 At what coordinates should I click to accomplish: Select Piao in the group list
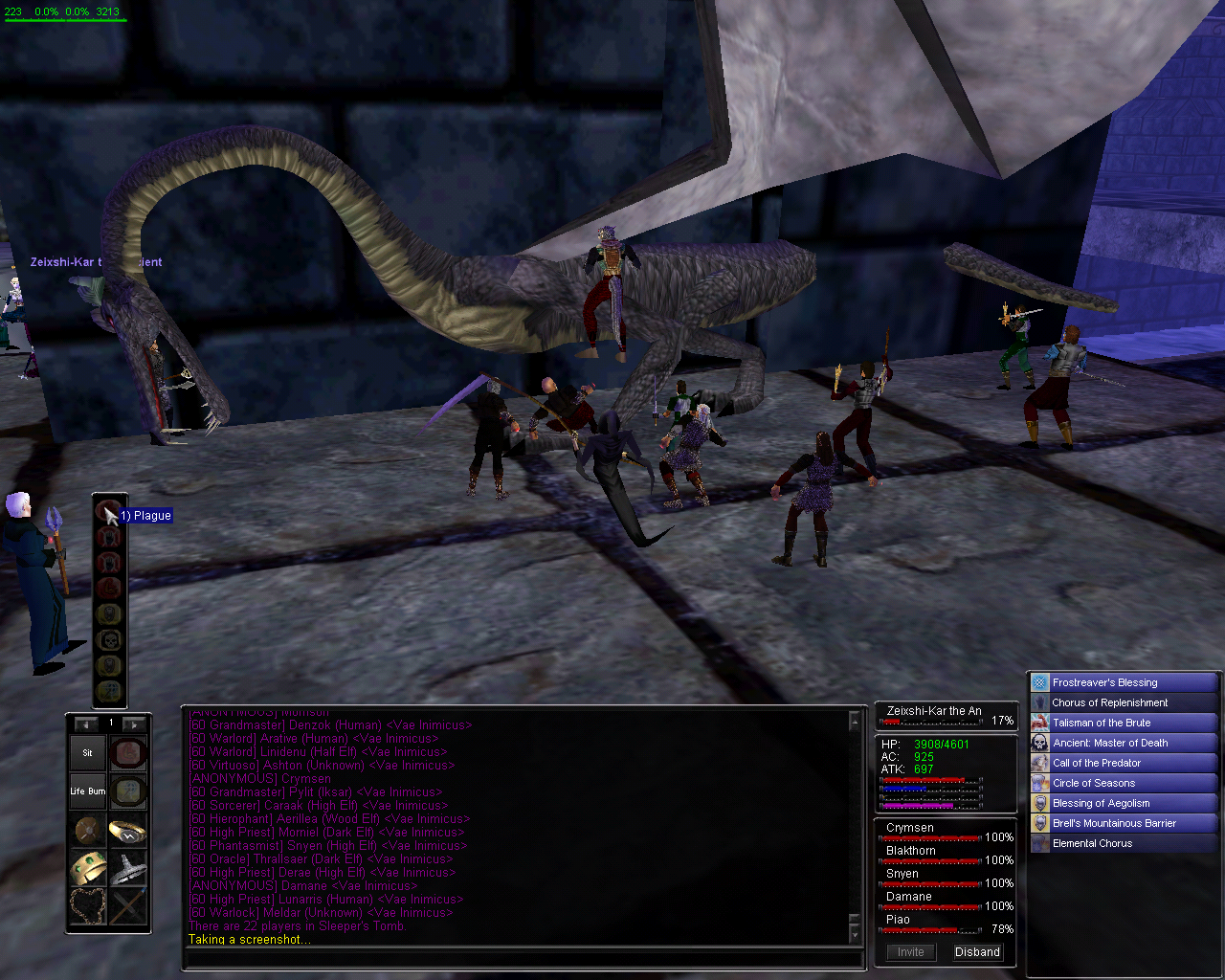[898, 920]
